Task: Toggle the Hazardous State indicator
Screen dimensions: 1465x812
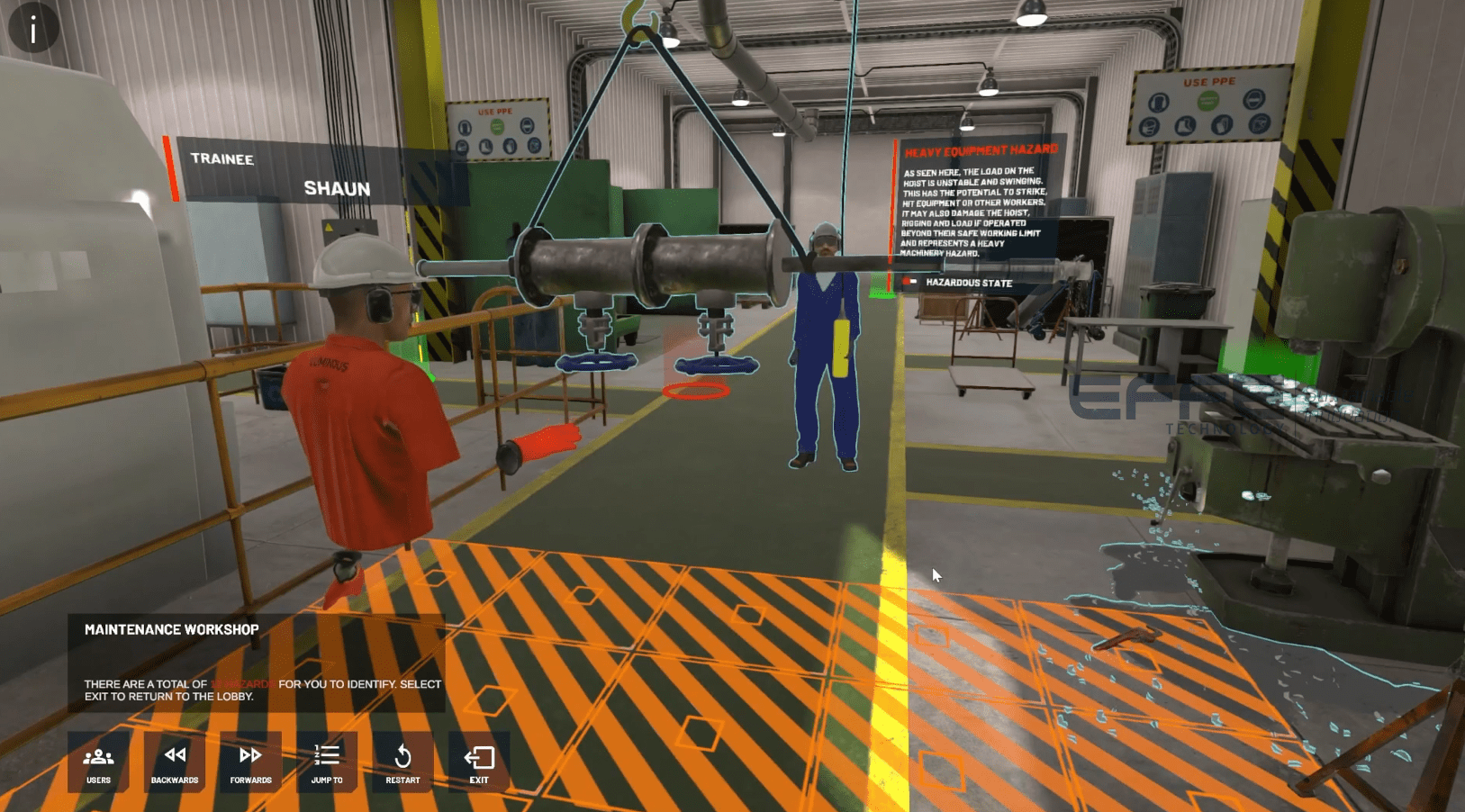Action: pyautogui.click(x=910, y=283)
